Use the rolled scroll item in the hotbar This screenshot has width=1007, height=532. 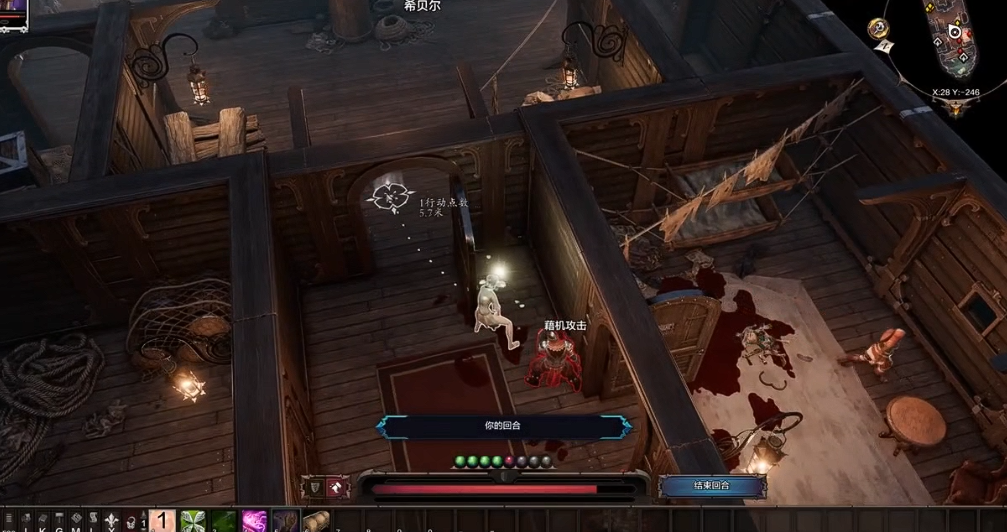(316, 521)
